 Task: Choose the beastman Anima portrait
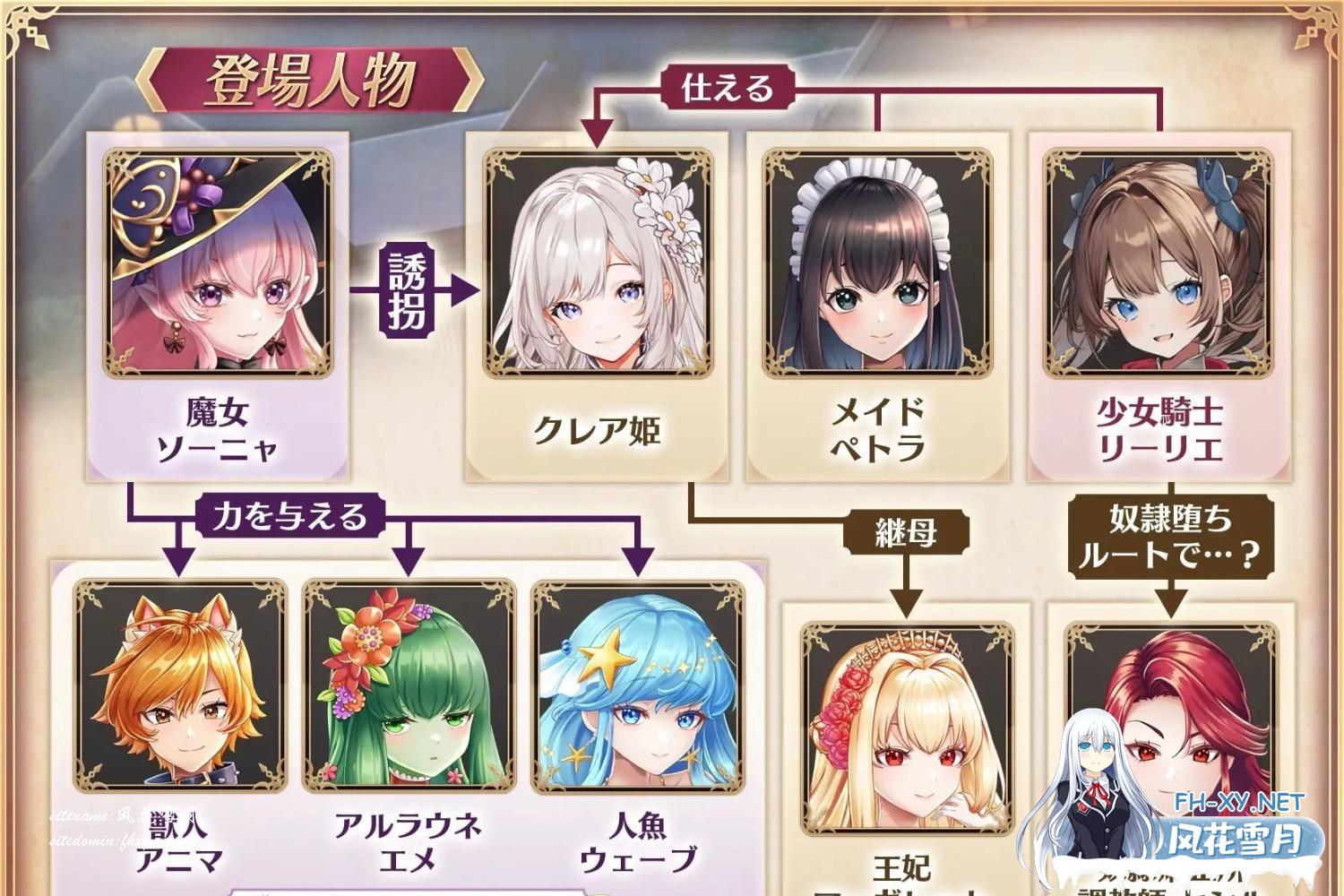[181, 686]
